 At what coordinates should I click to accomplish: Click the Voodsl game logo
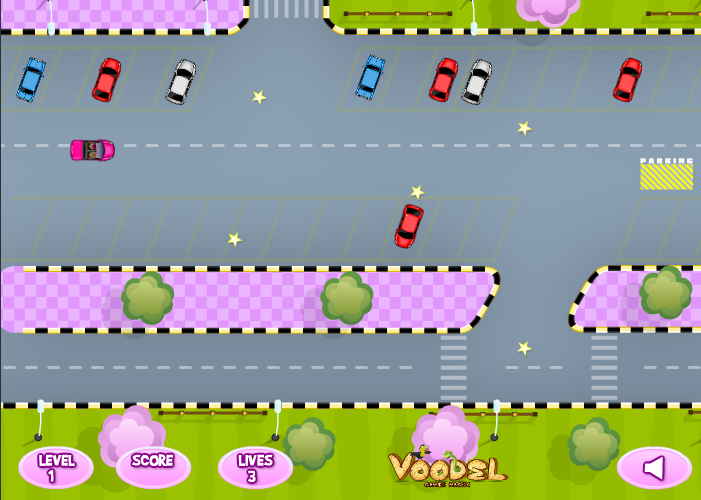tap(446, 467)
